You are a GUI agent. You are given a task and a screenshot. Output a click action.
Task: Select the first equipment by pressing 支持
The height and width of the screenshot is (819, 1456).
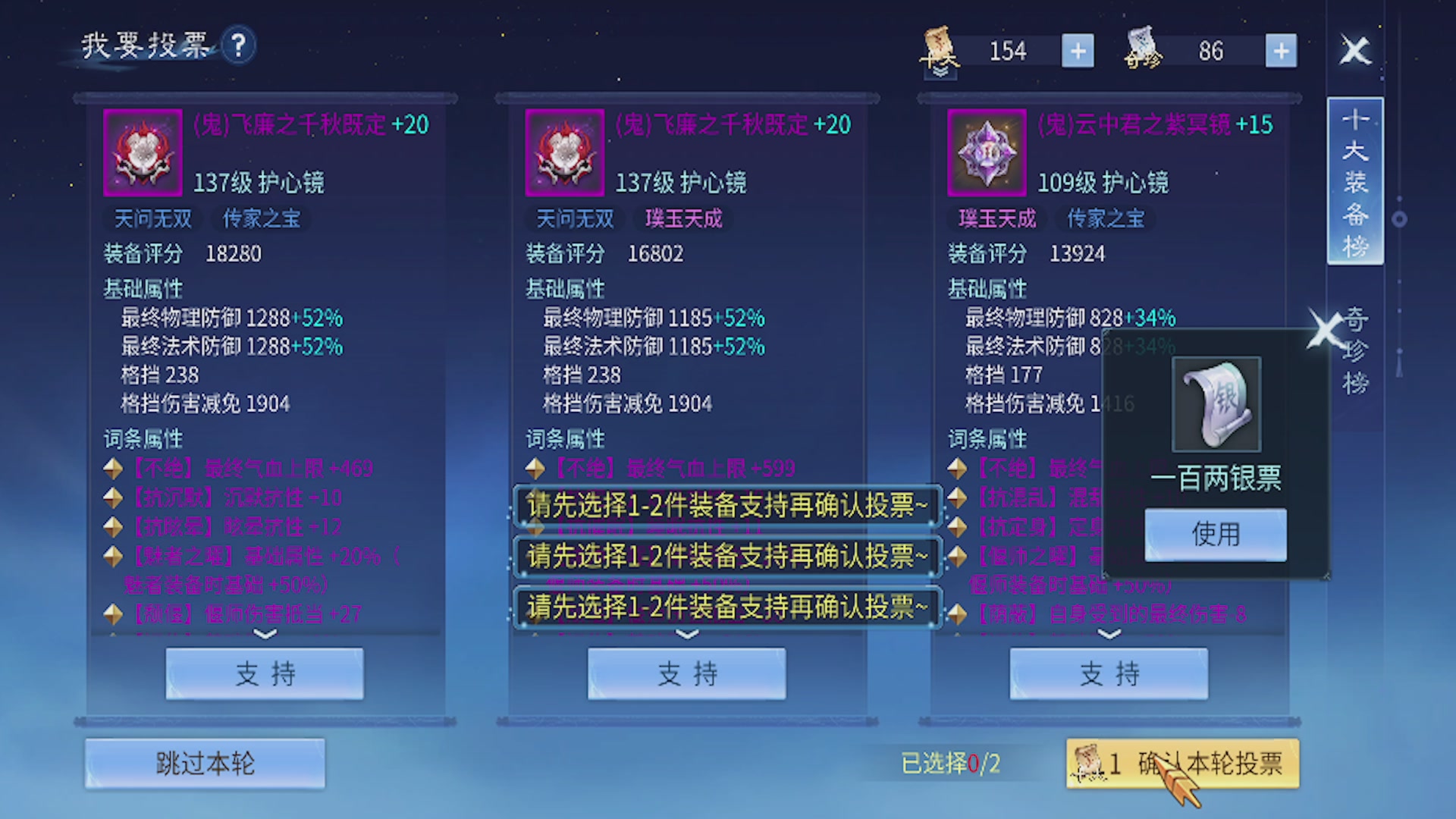264,673
